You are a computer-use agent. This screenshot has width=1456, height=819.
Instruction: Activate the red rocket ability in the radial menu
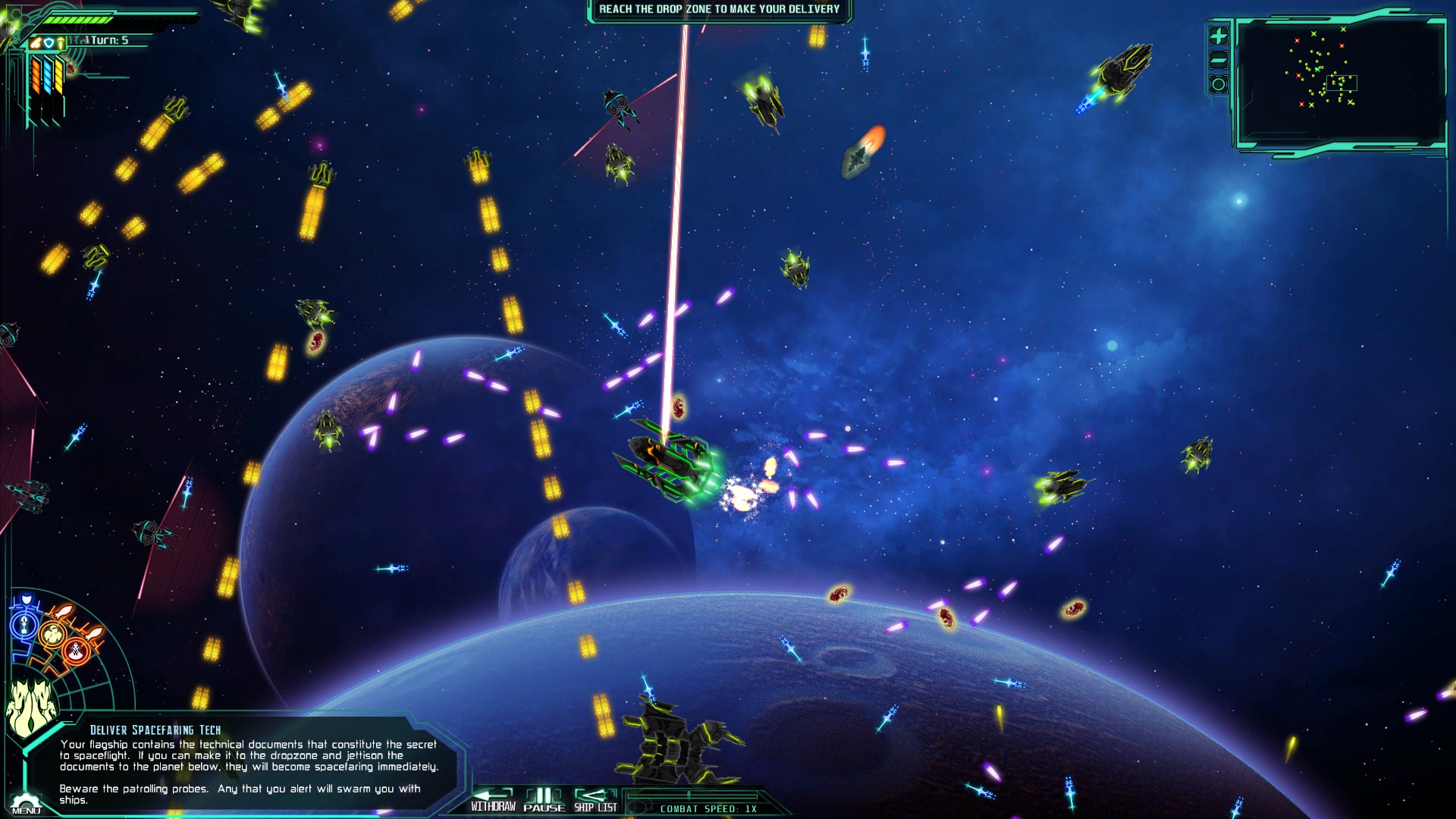(74, 651)
